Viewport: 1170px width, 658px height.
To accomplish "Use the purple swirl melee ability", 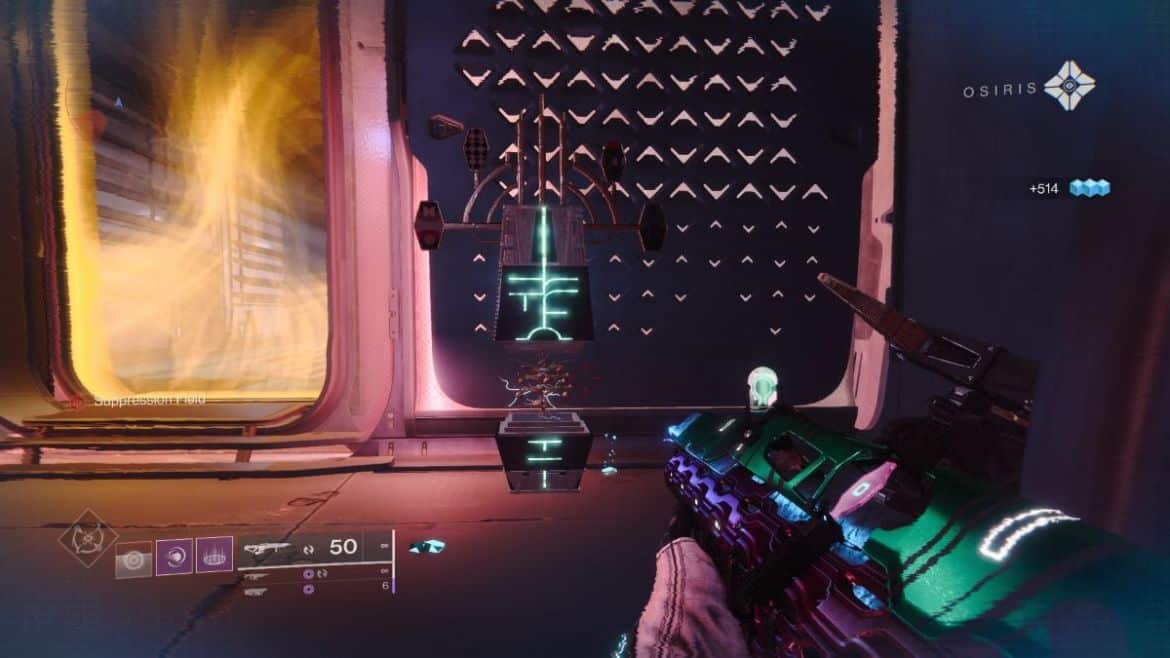I will 173,555.
